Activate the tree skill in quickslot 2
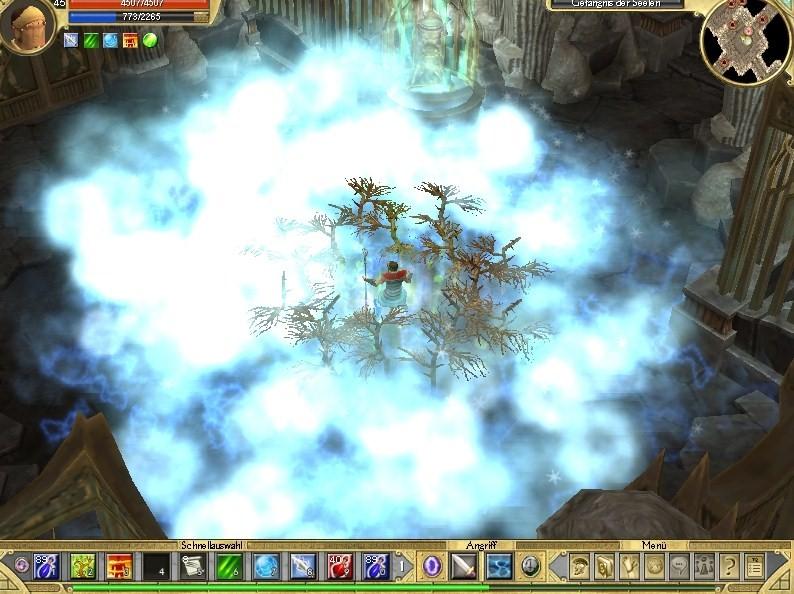Image resolution: width=794 pixels, height=594 pixels. click(82, 567)
